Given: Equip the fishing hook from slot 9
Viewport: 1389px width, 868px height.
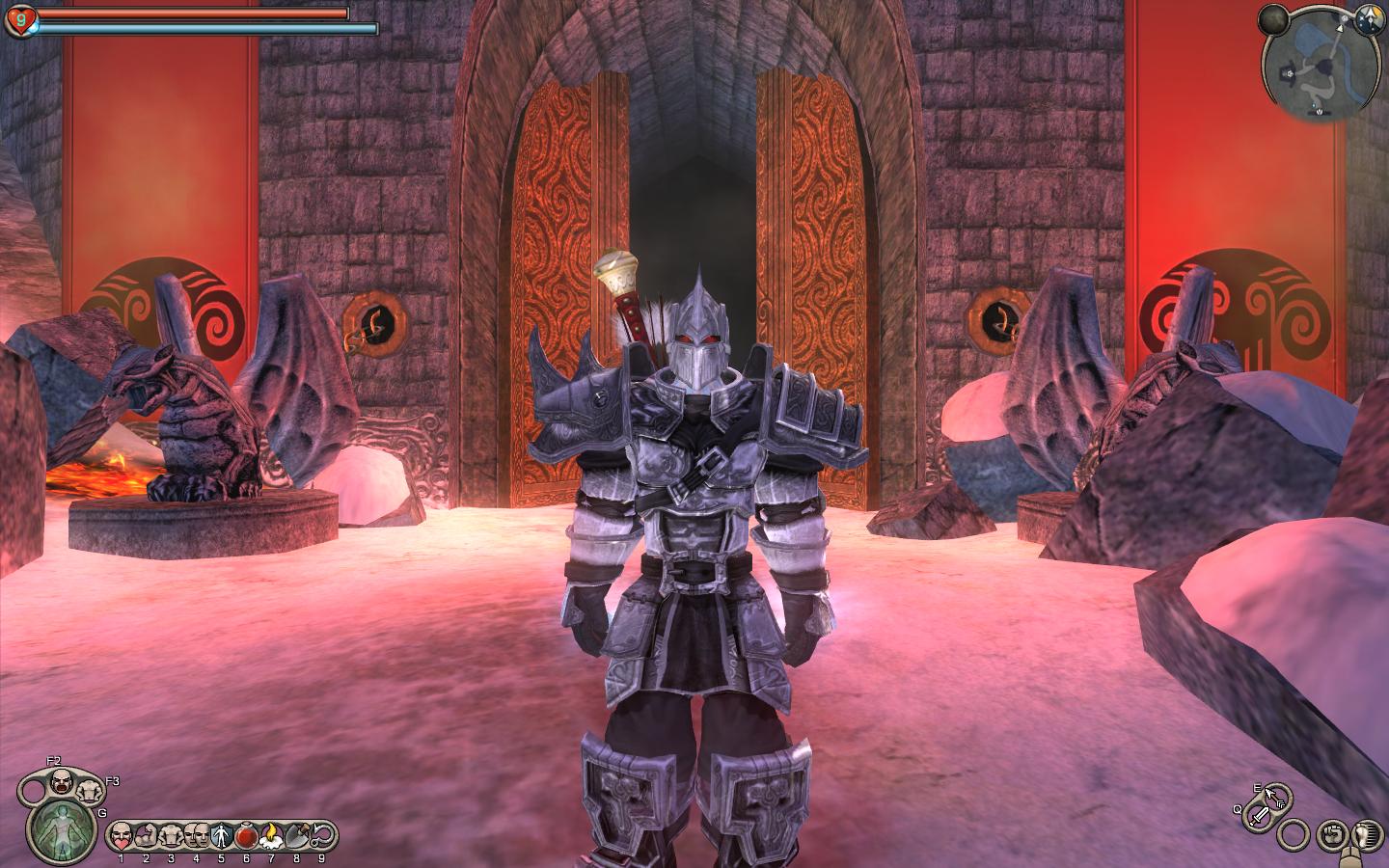Looking at the screenshot, I should [321, 833].
